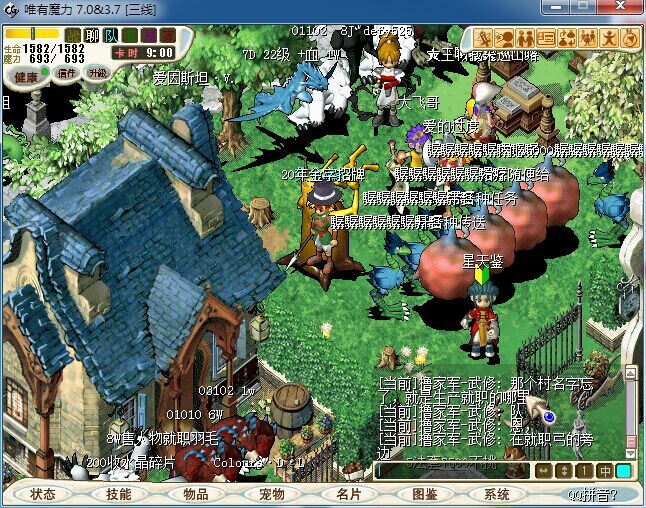Open the 状态 status menu
Screen dimensions: 646x508
(x=43, y=494)
